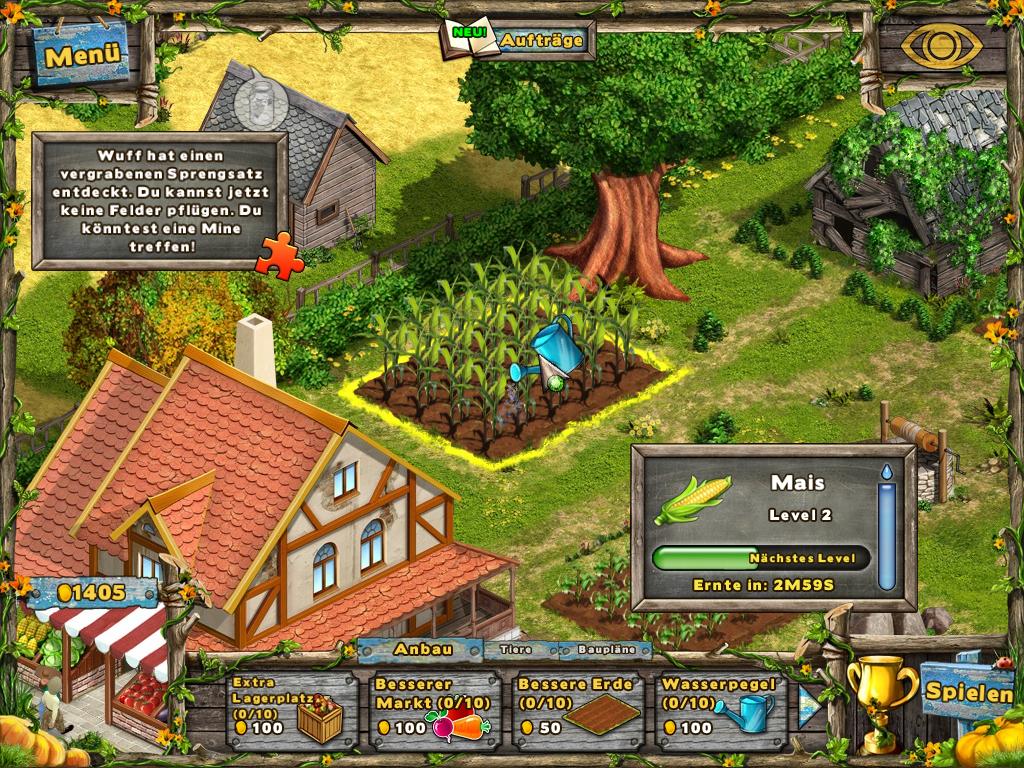Click the jar bubble above the barn

coord(258,98)
